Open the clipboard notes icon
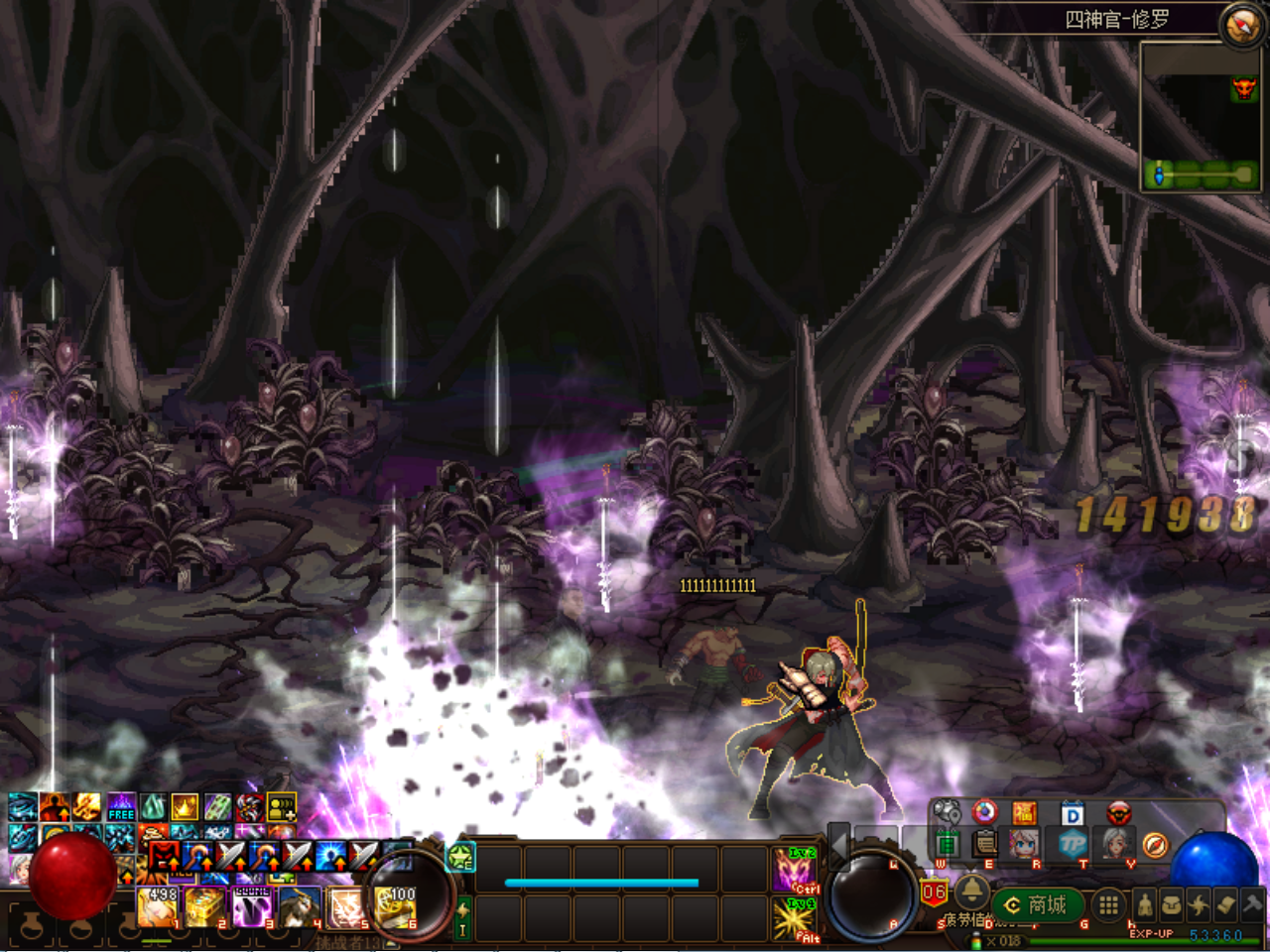 click(985, 844)
